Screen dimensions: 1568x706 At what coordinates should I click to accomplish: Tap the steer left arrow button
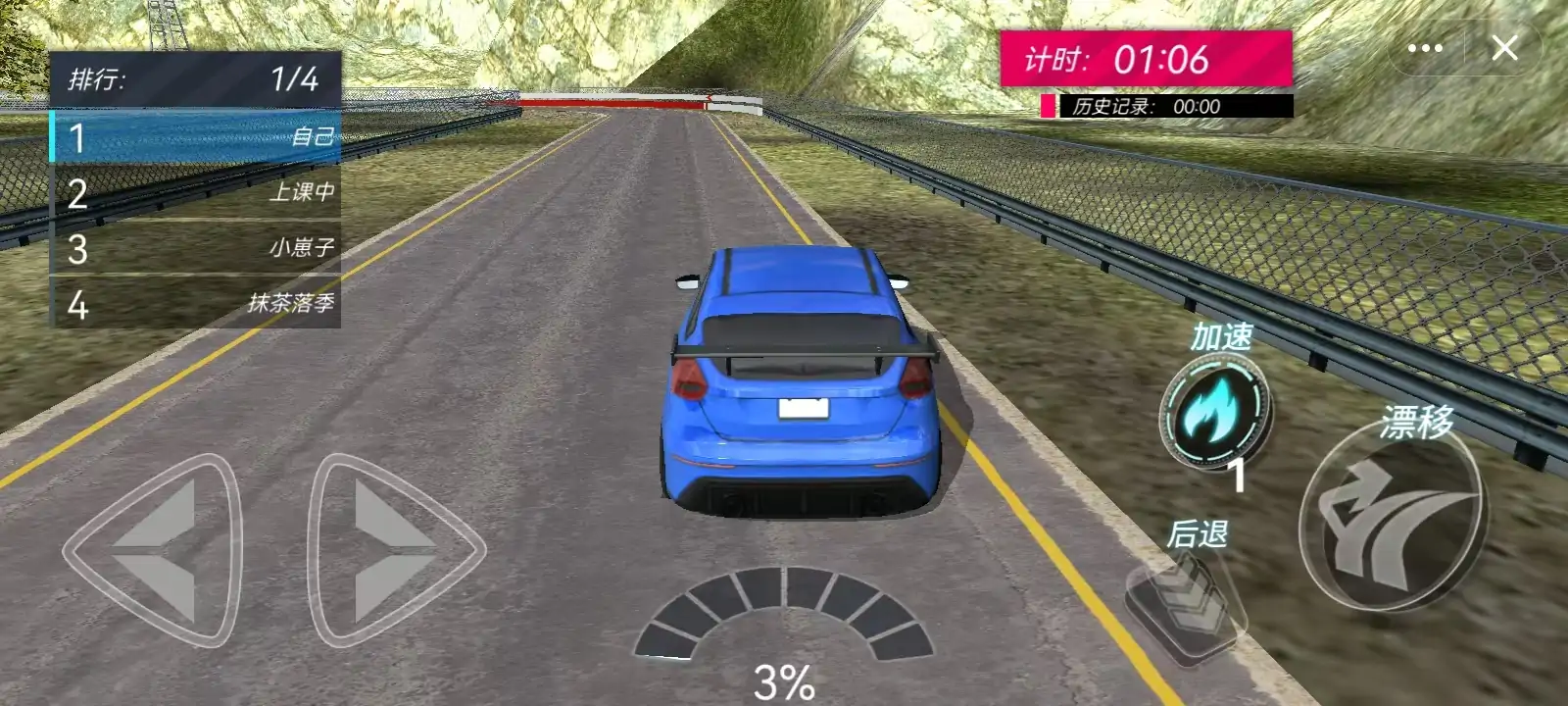pyautogui.click(x=157, y=549)
